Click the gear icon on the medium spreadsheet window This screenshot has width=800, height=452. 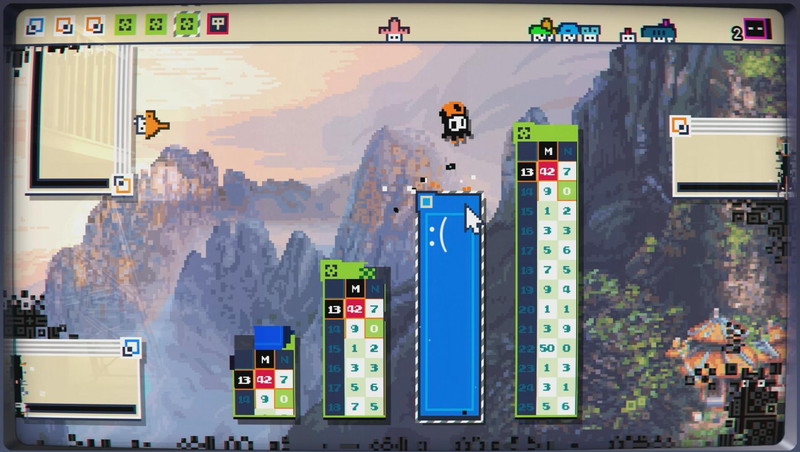click(x=330, y=269)
